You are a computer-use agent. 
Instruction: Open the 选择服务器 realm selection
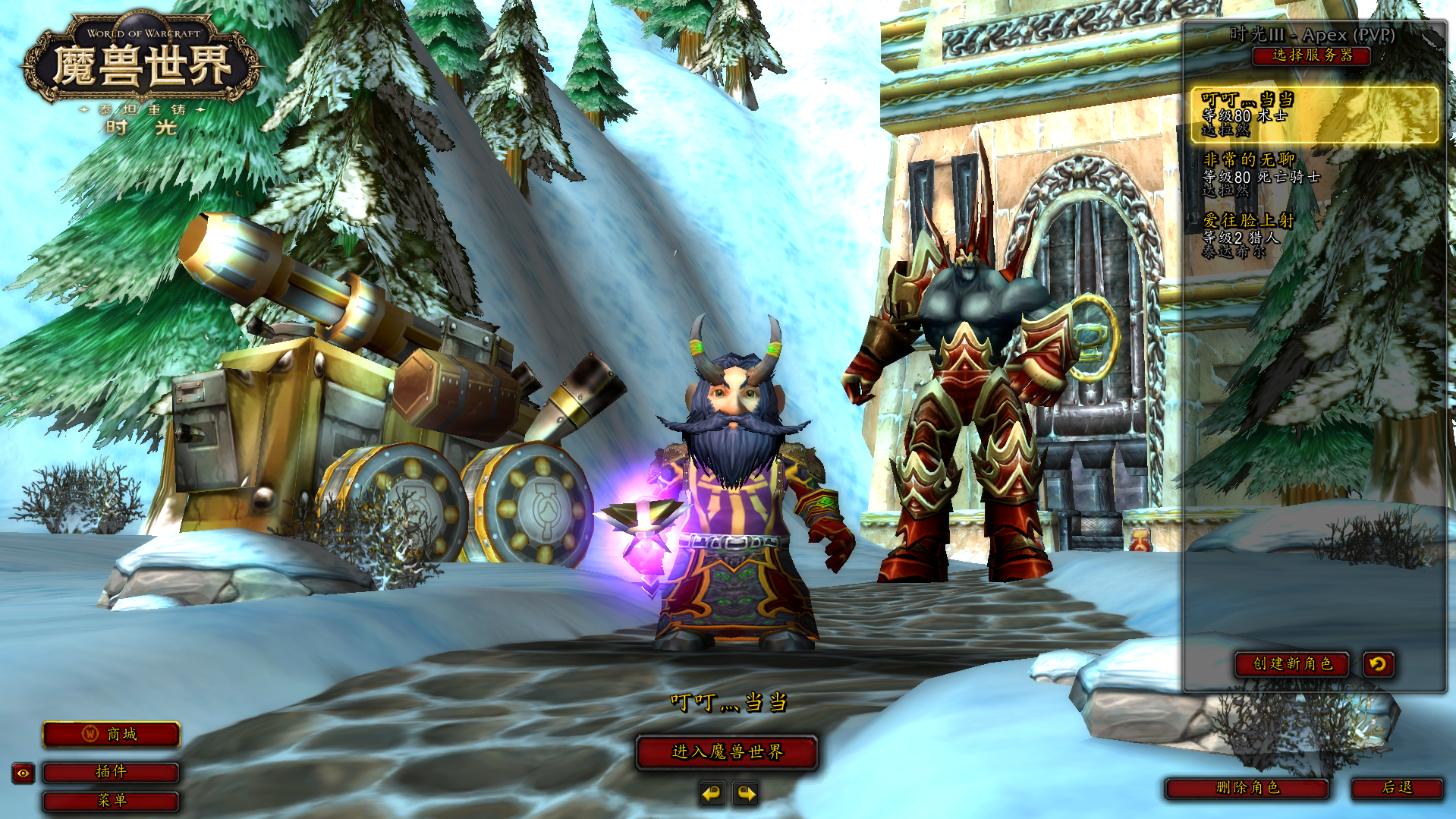click(x=1311, y=55)
